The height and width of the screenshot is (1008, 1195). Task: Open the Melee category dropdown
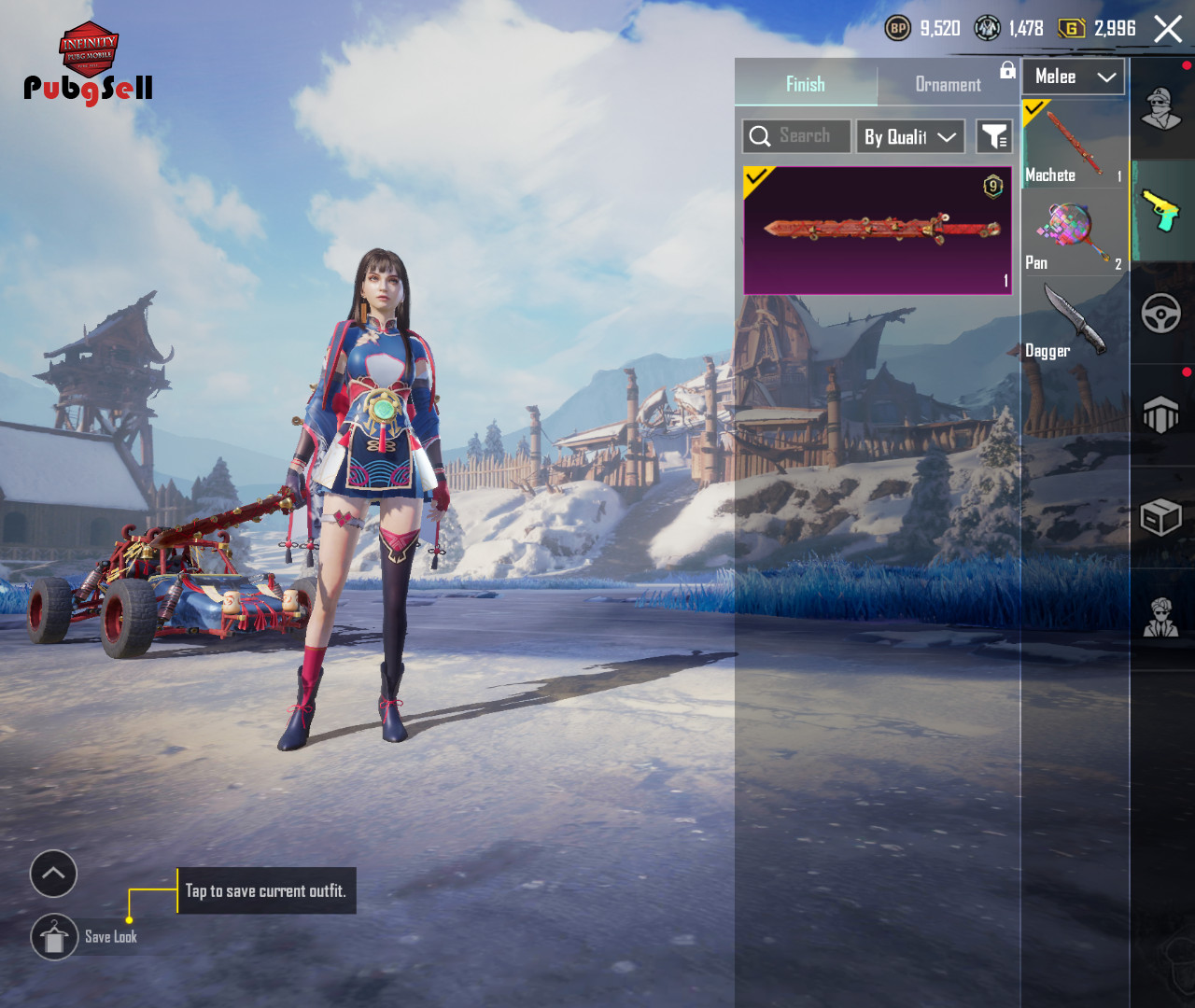pos(1074,77)
